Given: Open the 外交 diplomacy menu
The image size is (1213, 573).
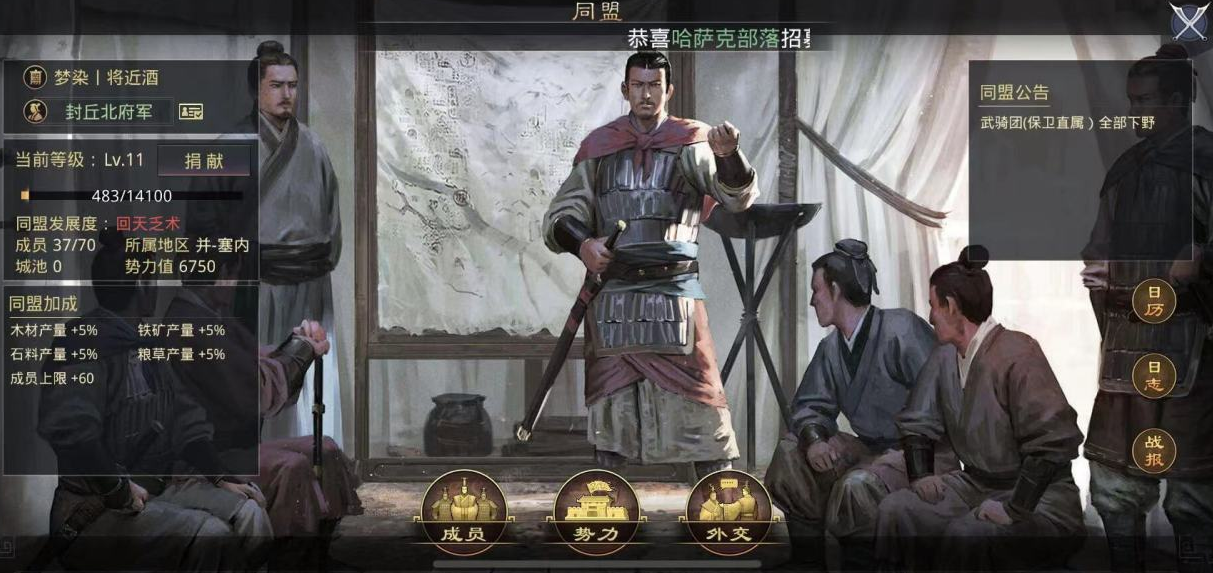Looking at the screenshot, I should coord(728,512).
